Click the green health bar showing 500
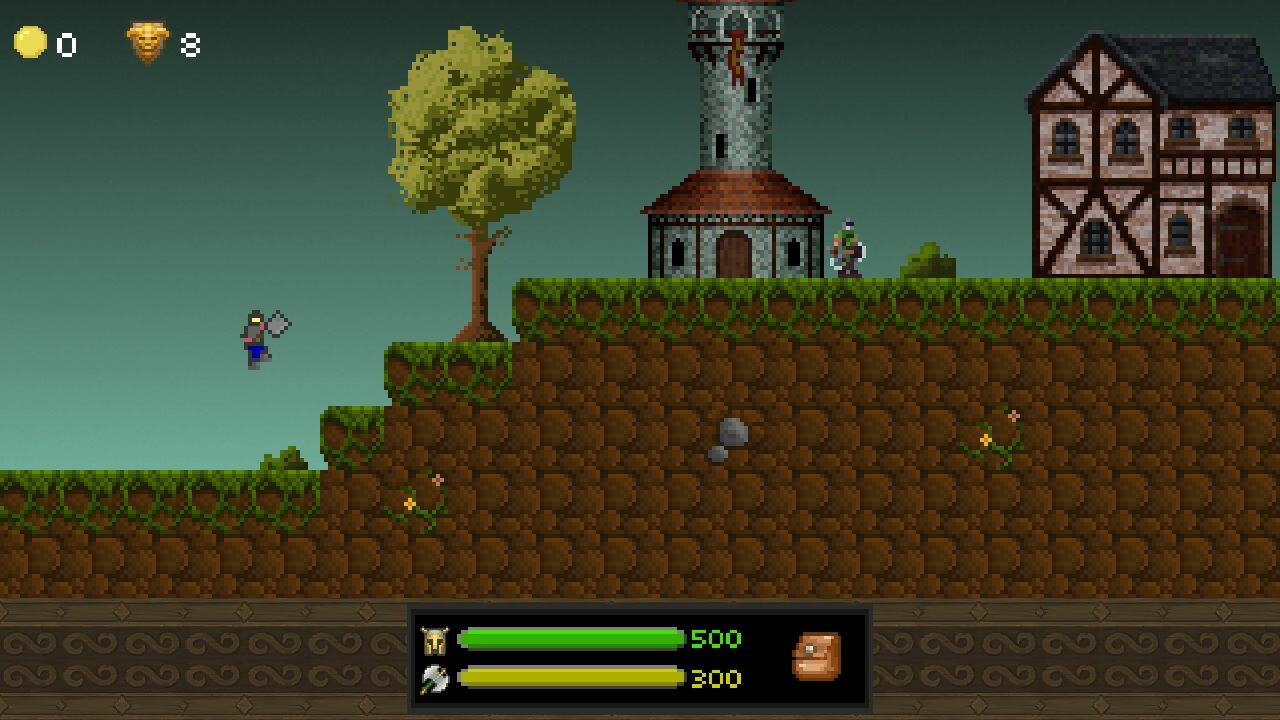Viewport: 1280px width, 720px height. coord(570,640)
